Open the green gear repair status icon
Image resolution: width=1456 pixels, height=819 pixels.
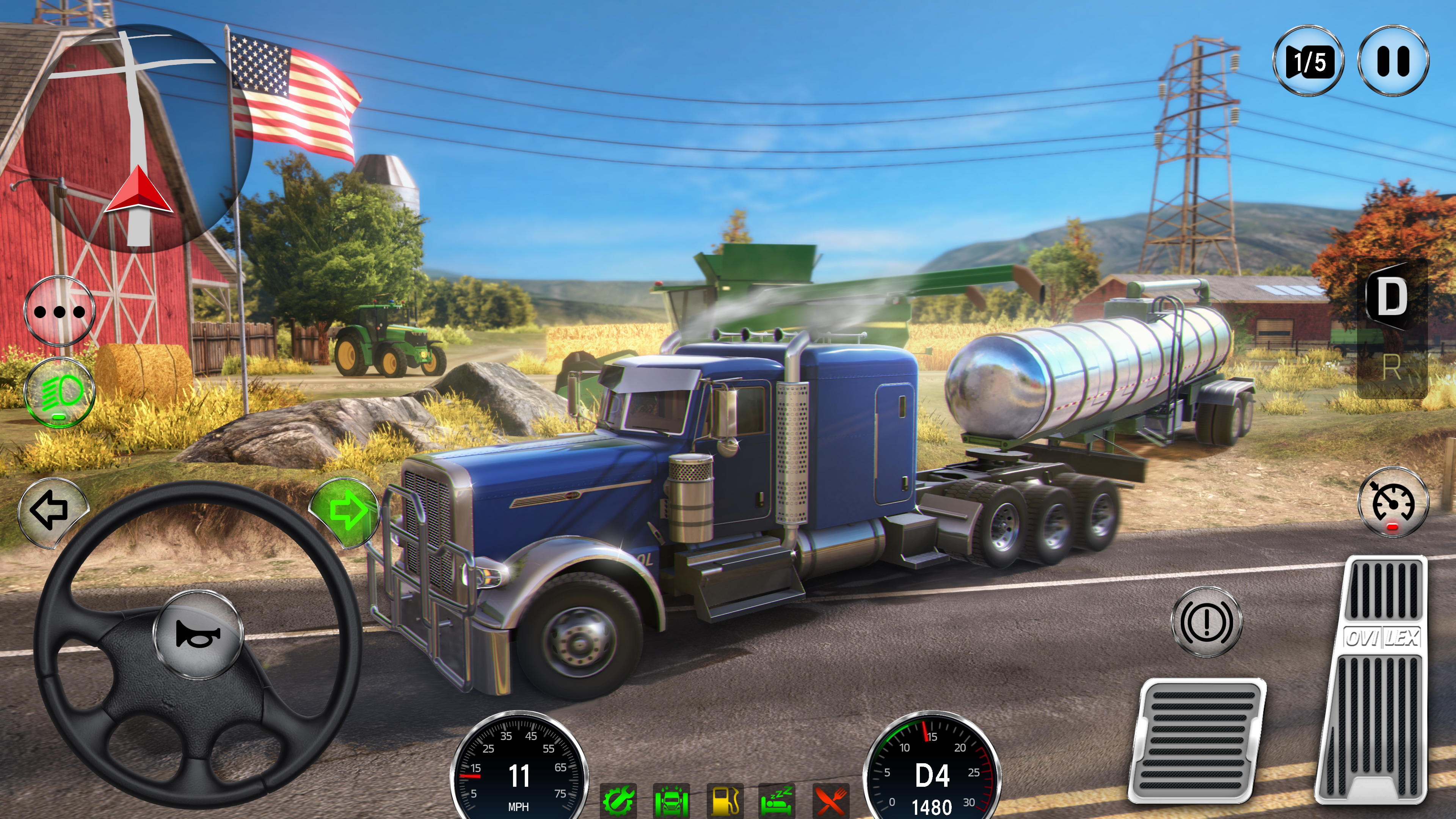click(x=618, y=800)
